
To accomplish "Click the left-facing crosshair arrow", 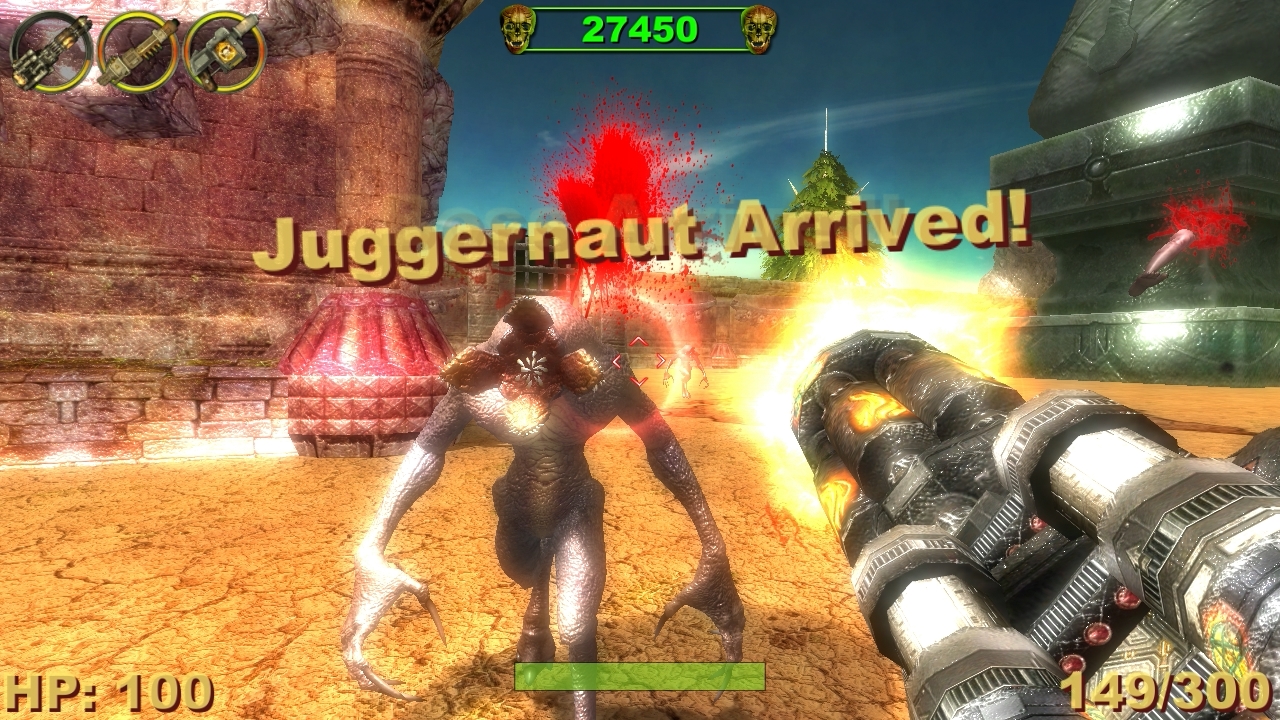I will point(615,361).
